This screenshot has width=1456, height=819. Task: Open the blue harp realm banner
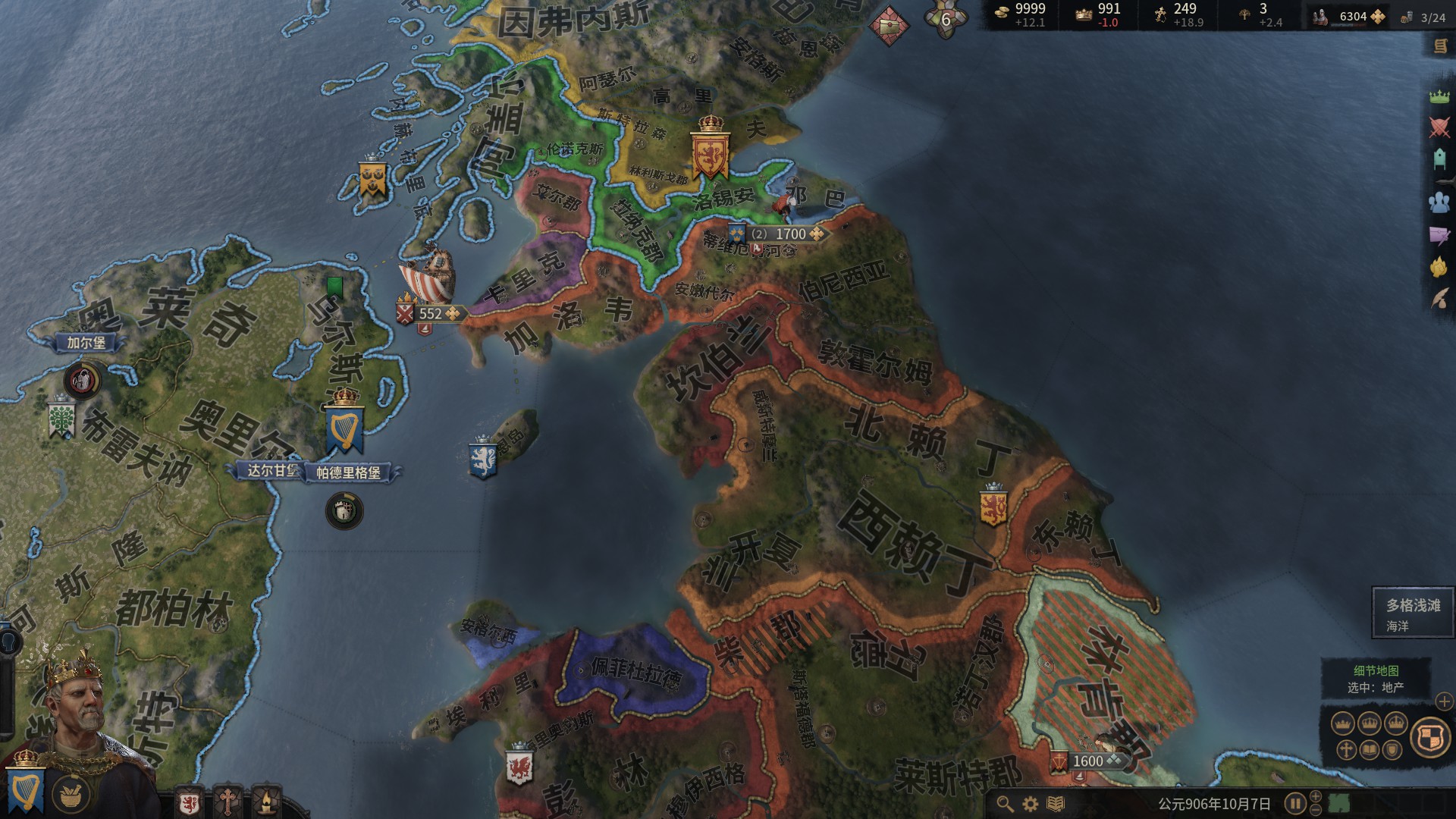(x=24, y=789)
